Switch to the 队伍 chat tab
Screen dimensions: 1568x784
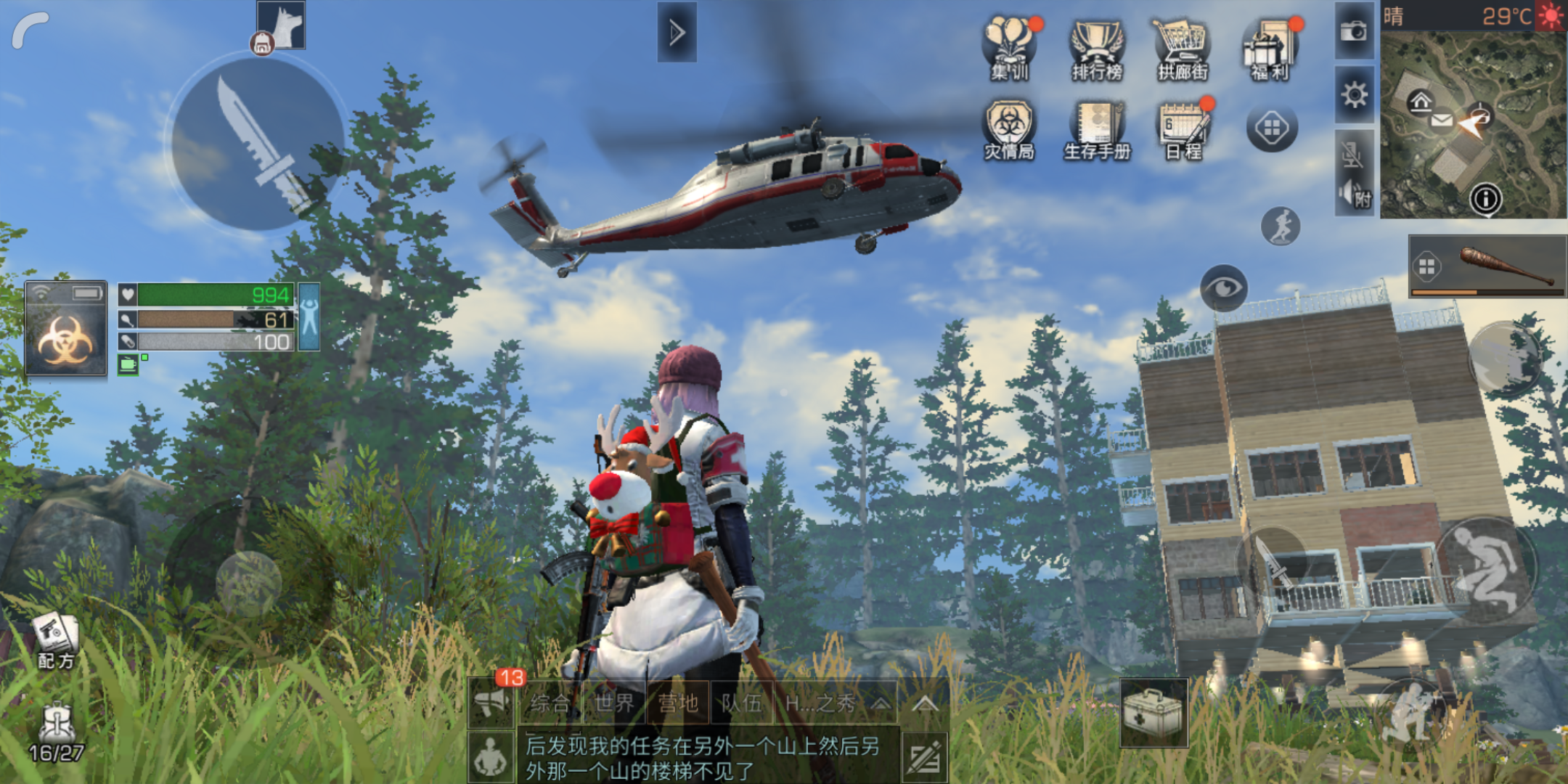(x=741, y=703)
